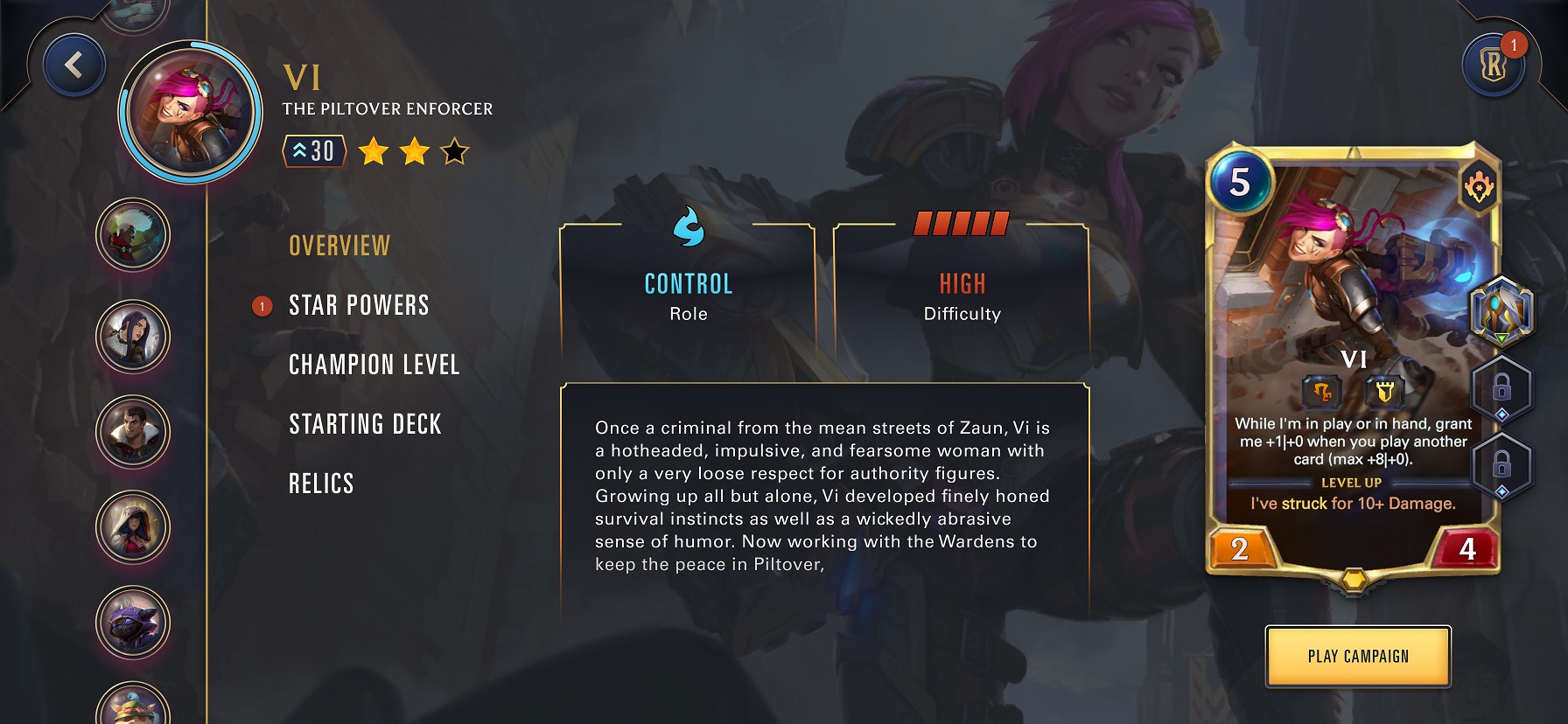
Task: View the Starting Deck tab
Action: click(365, 425)
